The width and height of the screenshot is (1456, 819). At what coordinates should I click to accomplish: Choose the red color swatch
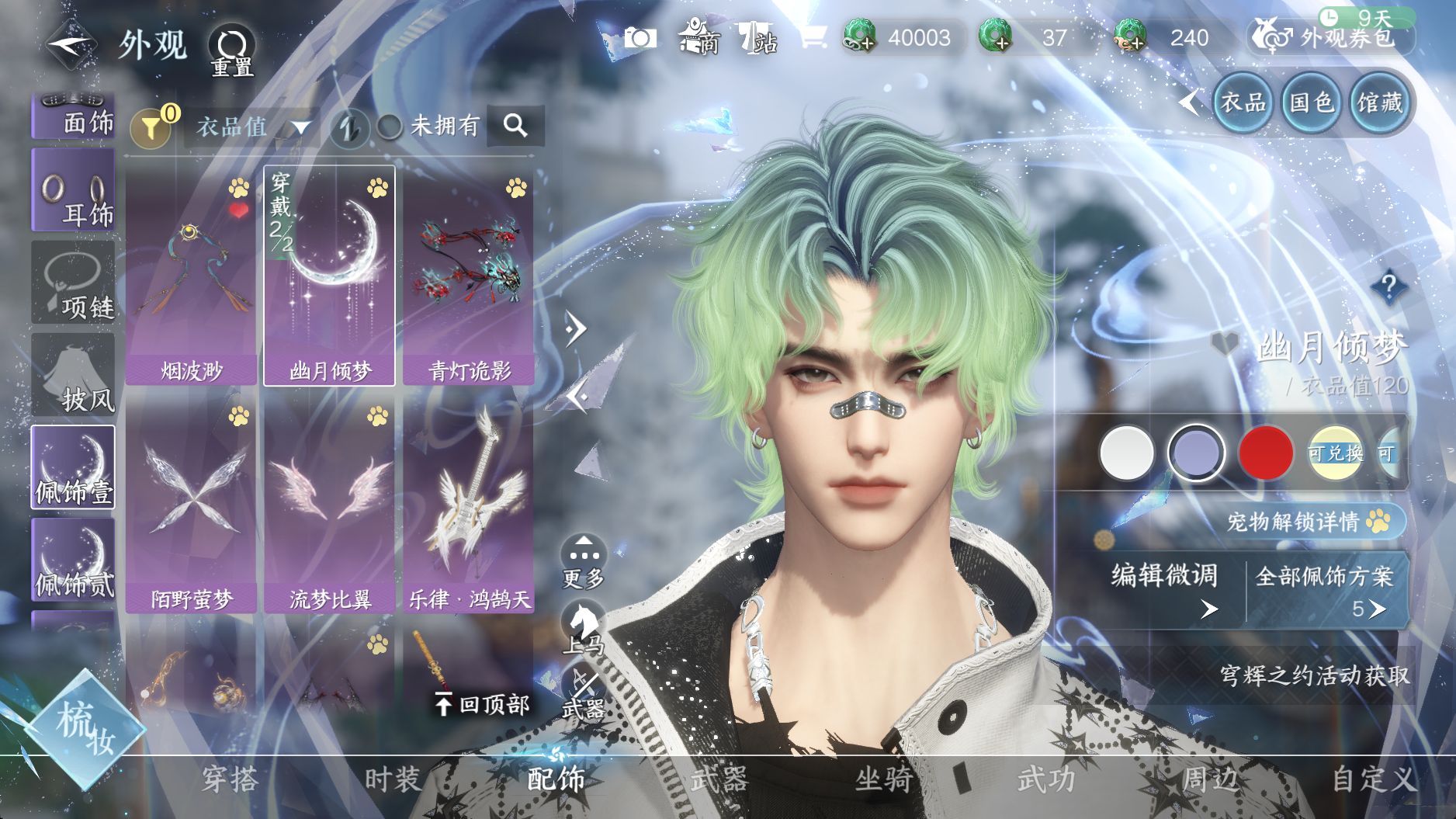pyautogui.click(x=1266, y=453)
